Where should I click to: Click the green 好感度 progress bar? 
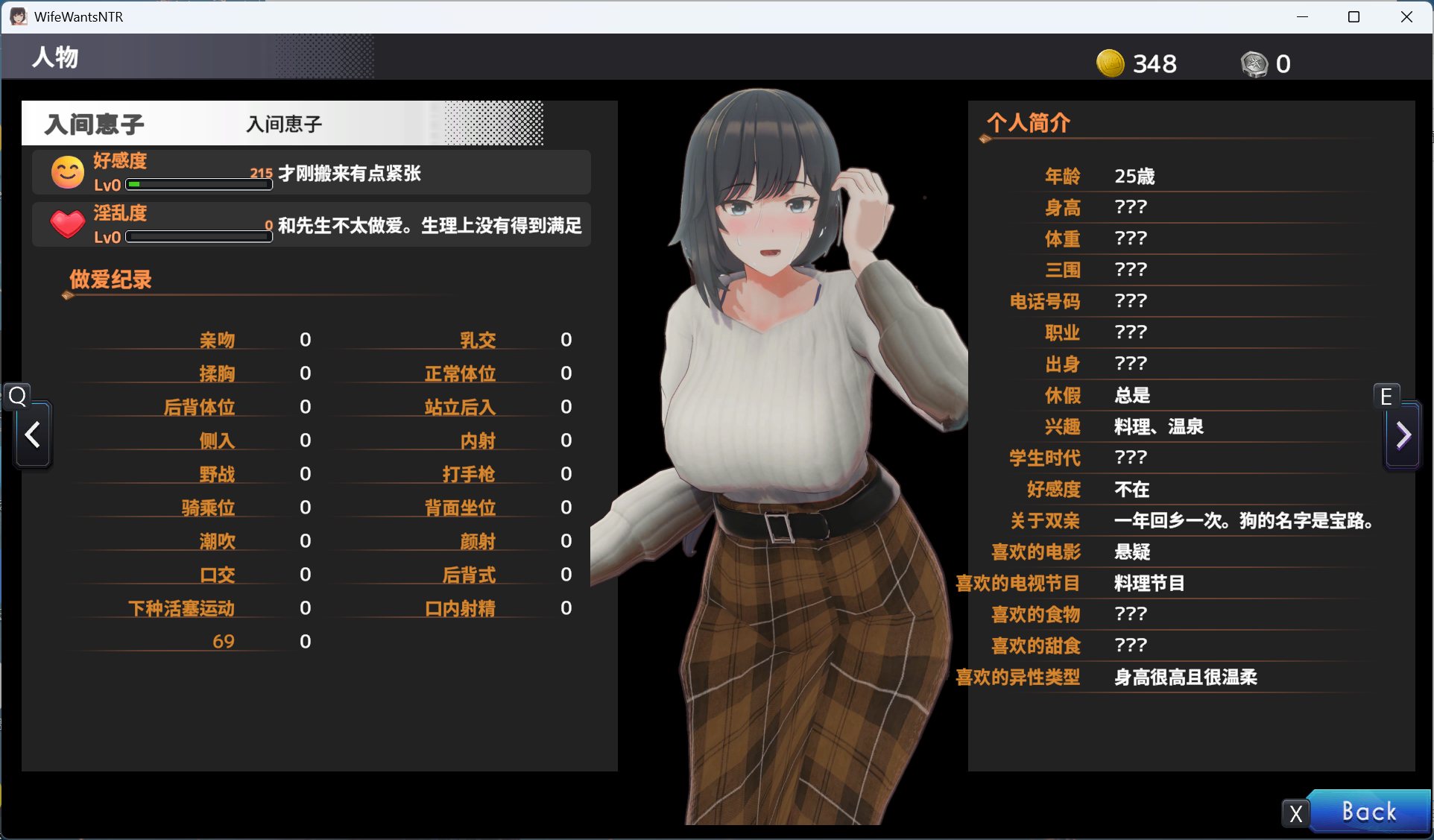click(198, 184)
